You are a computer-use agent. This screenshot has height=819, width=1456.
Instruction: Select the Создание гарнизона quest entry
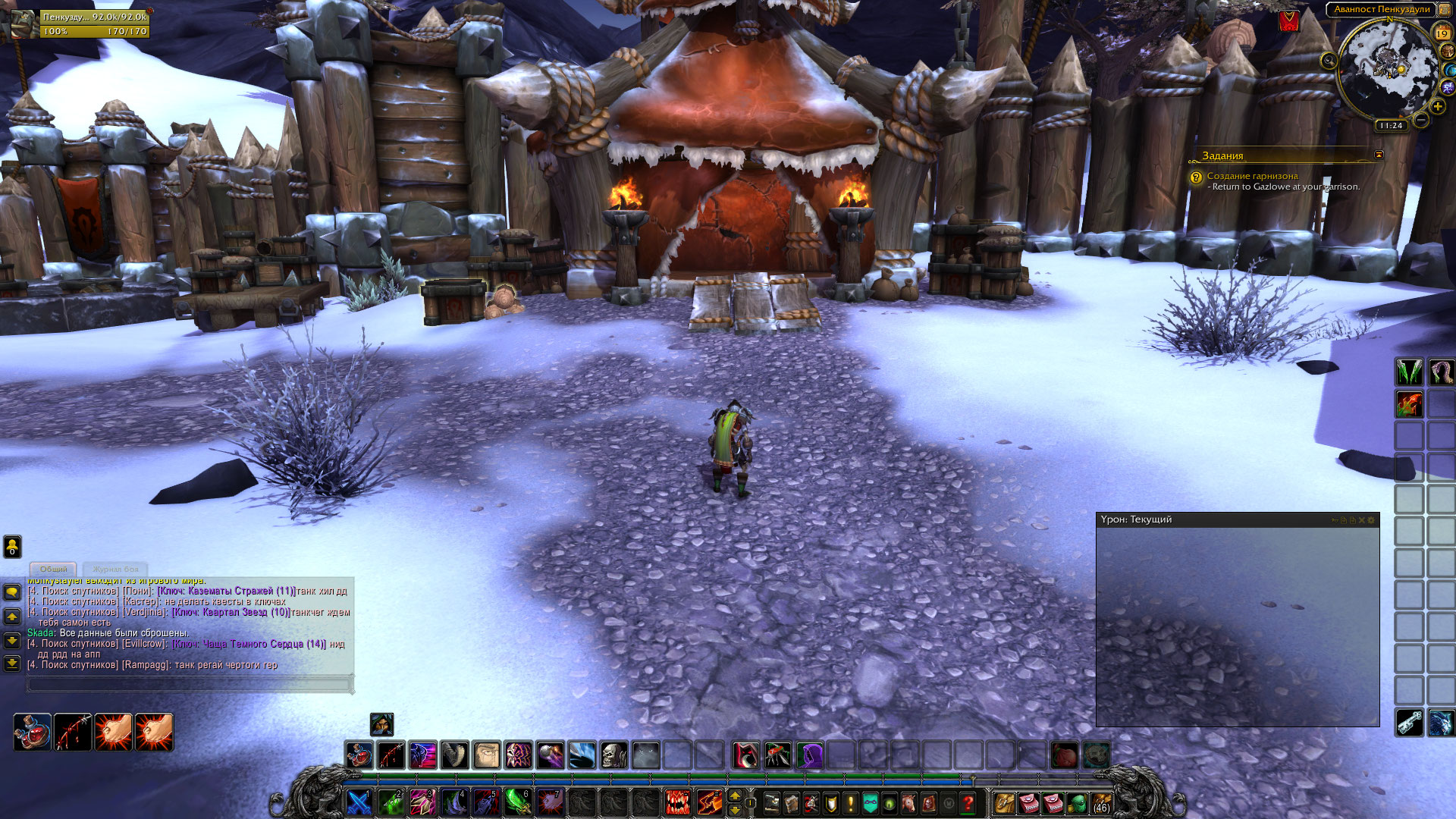tap(1252, 176)
